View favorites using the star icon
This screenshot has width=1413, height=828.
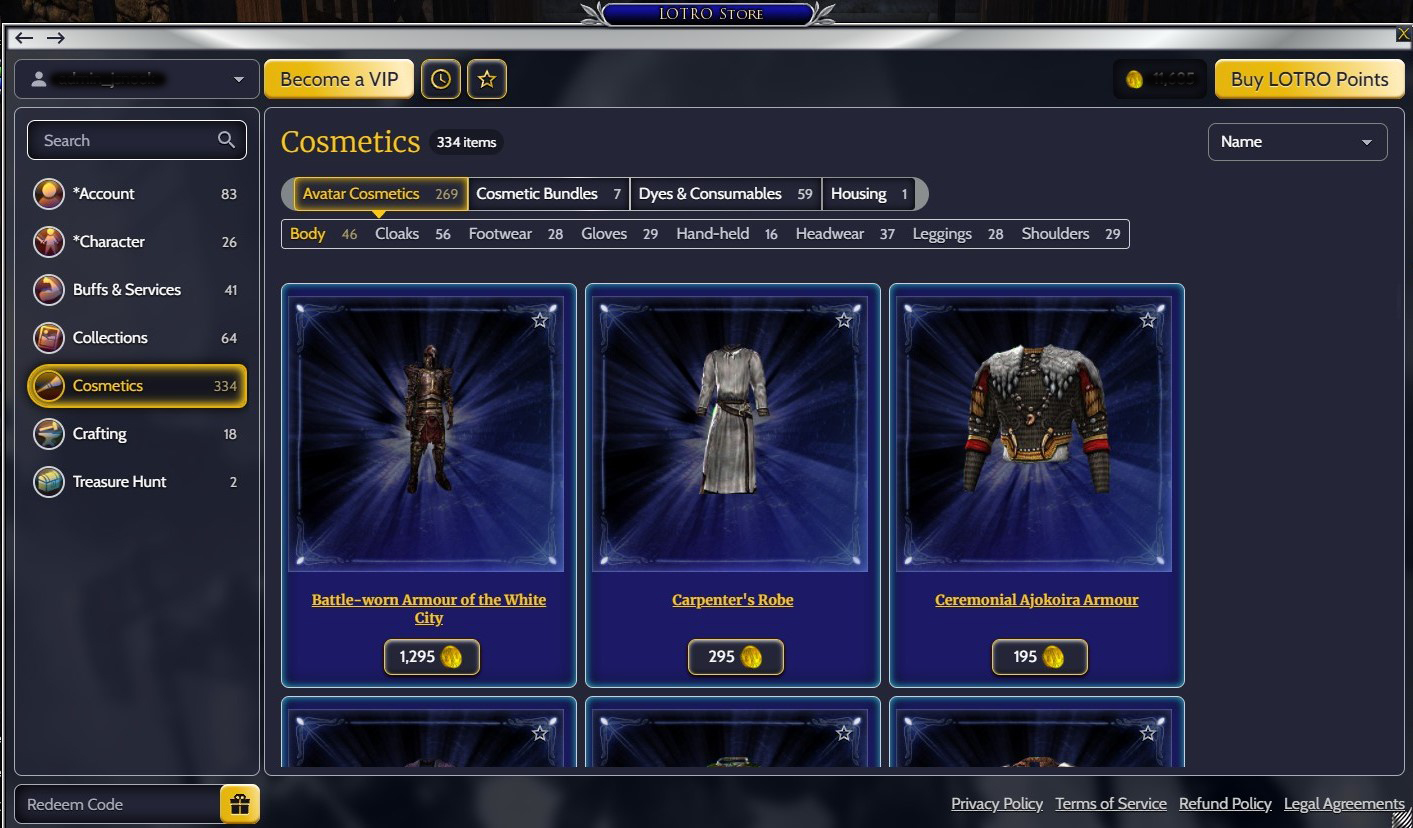tap(487, 78)
